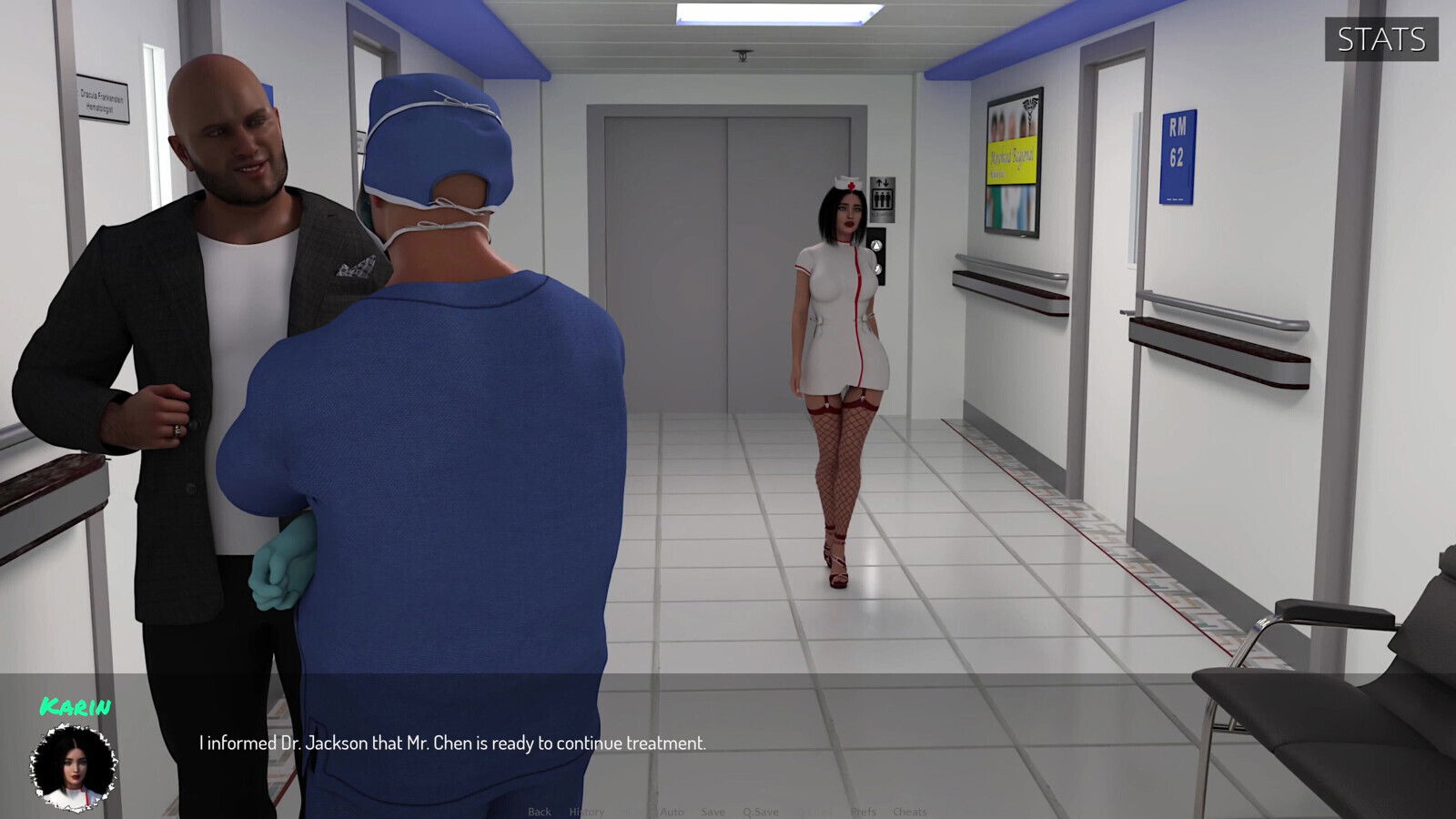Open the STATS screen

click(x=1382, y=39)
